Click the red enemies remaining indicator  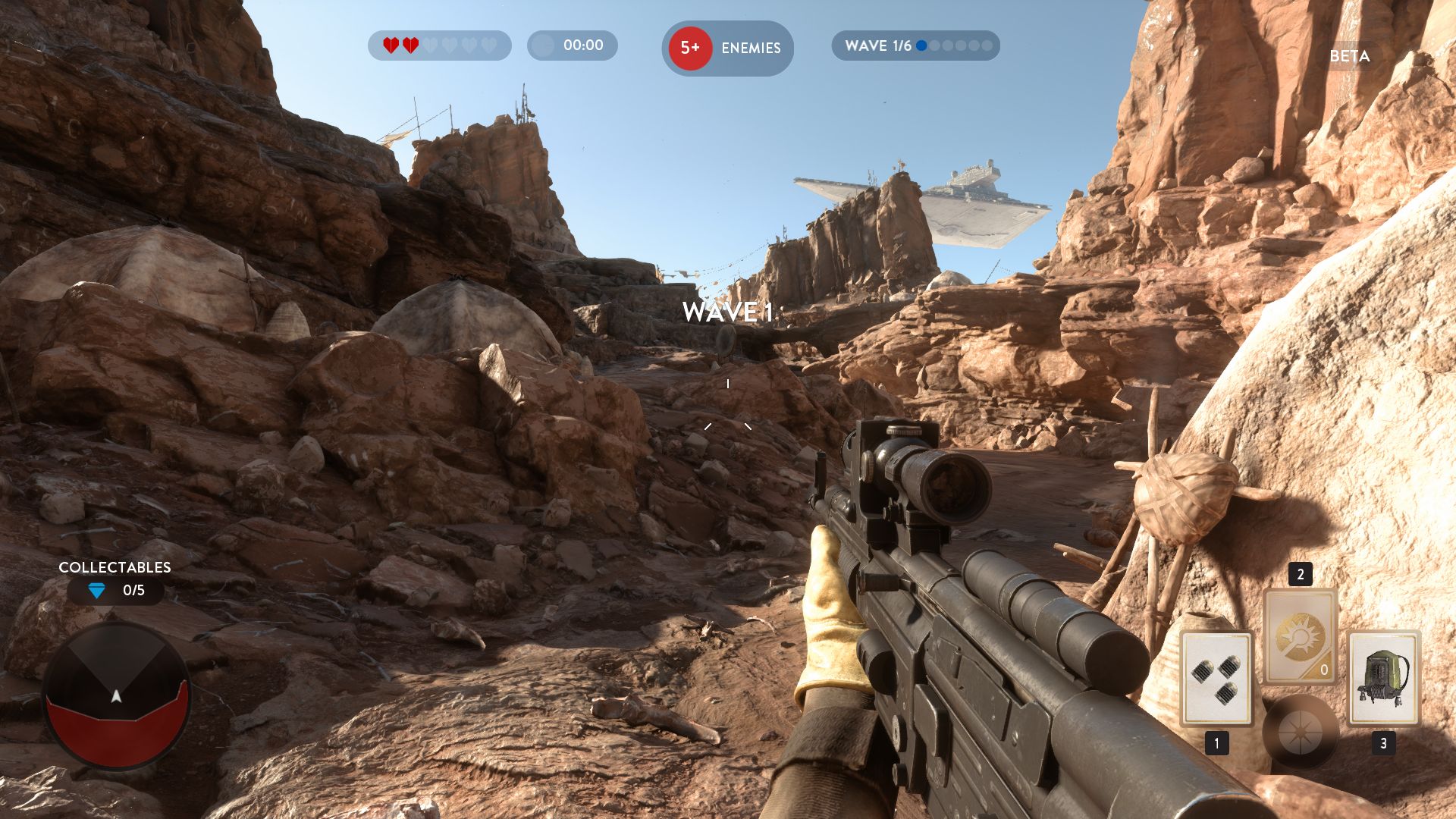click(690, 48)
